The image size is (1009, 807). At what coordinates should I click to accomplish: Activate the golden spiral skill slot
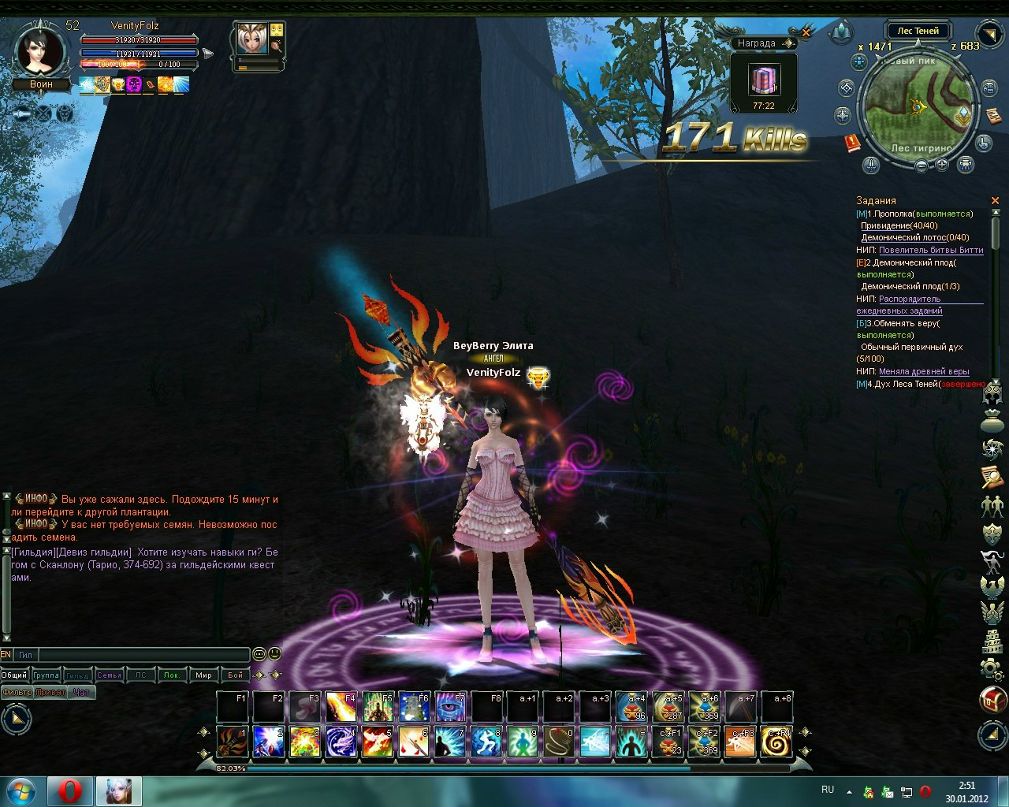(777, 741)
